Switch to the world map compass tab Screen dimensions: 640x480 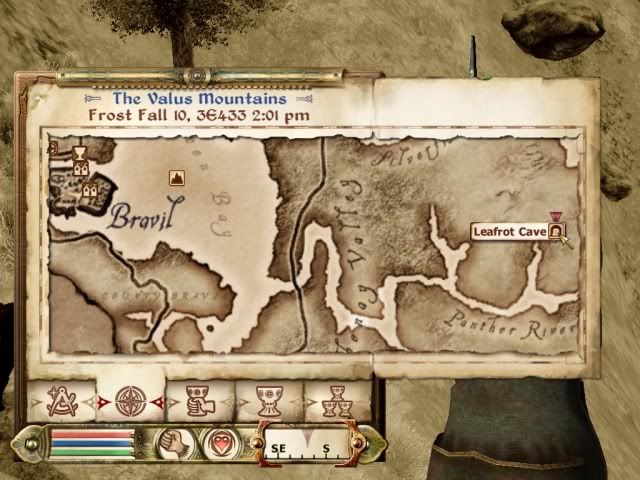130,402
